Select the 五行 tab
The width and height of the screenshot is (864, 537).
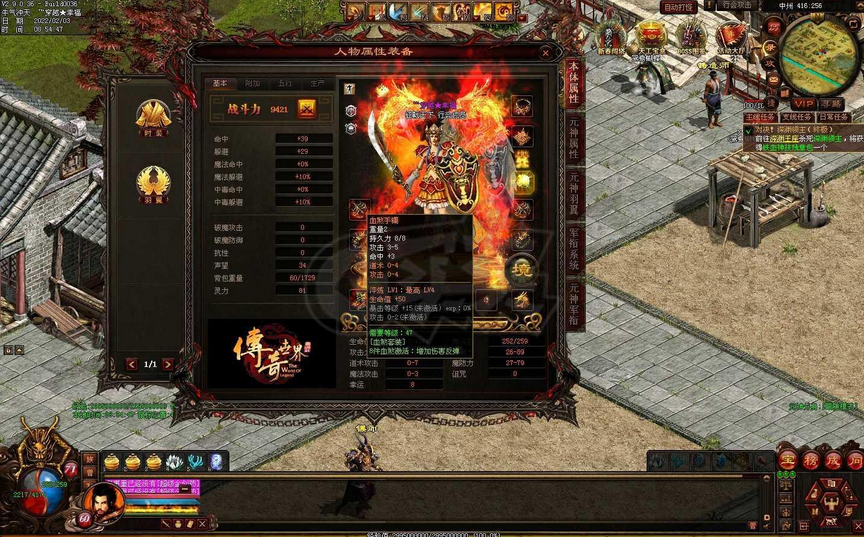[285, 84]
